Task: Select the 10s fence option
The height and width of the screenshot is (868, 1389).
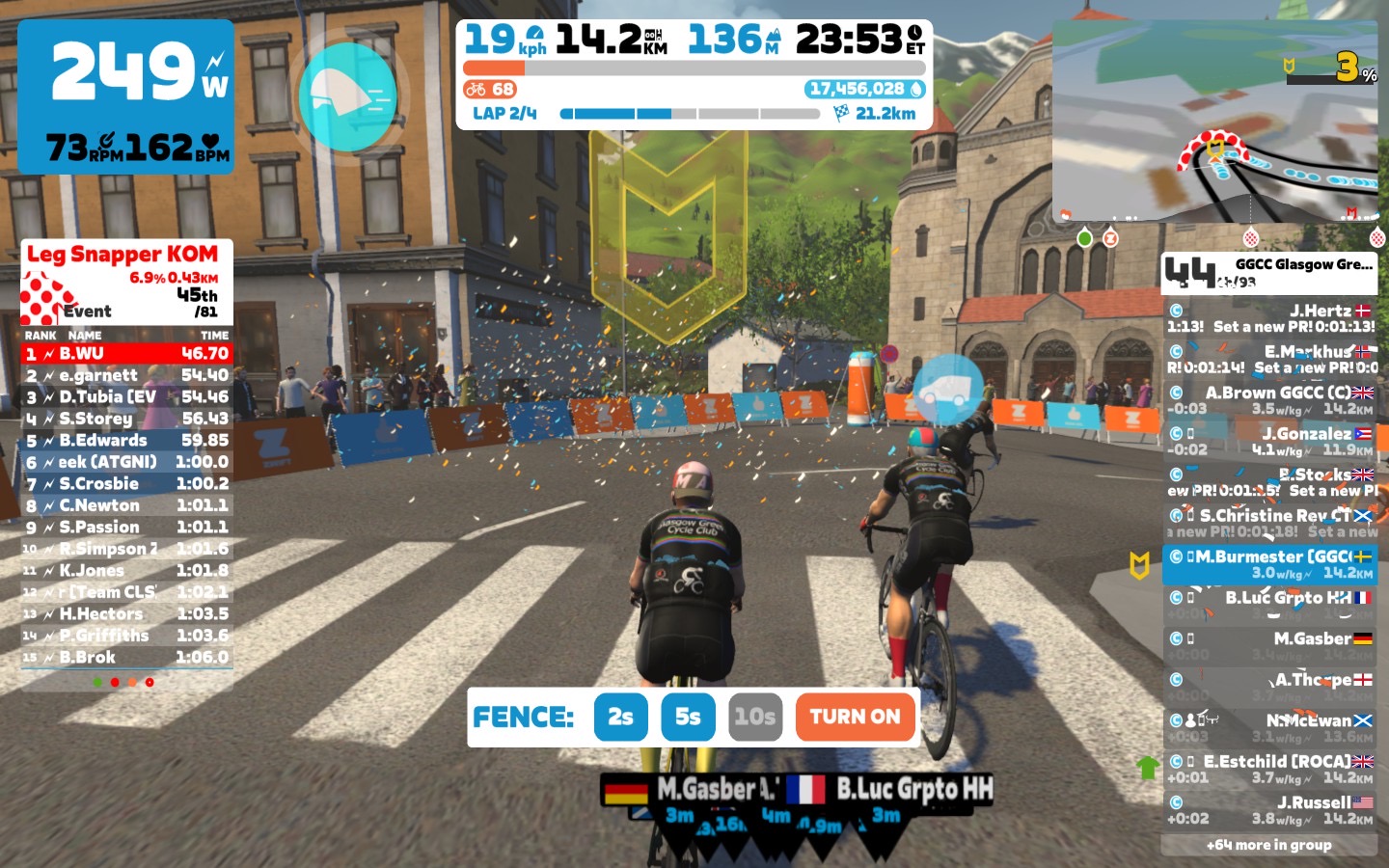Action: 754,717
